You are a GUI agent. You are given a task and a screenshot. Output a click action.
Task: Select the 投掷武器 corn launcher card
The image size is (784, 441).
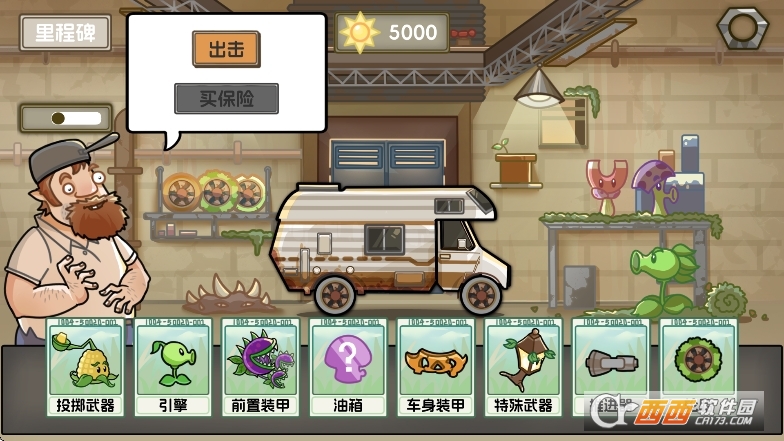tap(86, 366)
